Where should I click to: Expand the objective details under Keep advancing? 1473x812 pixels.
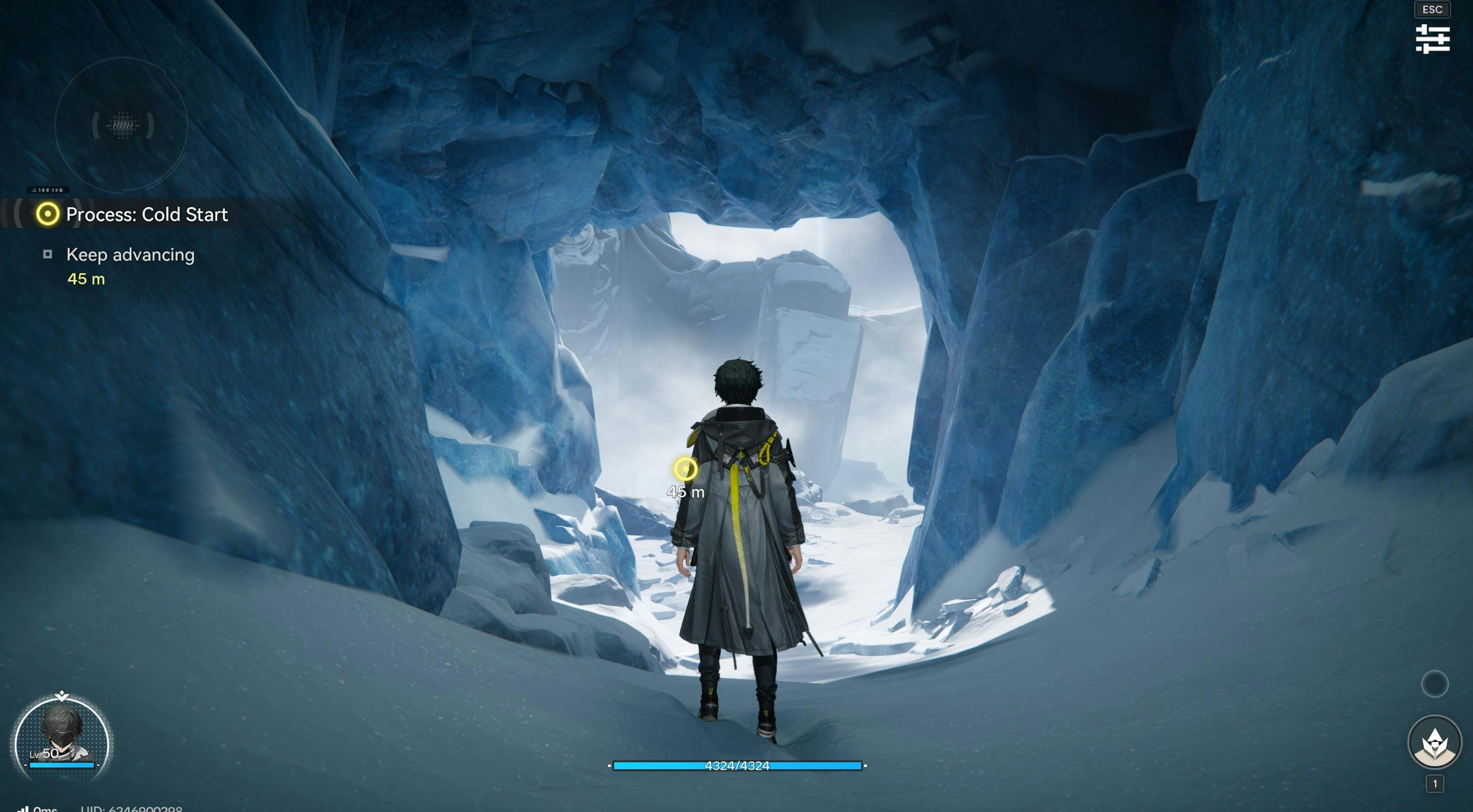tap(130, 254)
